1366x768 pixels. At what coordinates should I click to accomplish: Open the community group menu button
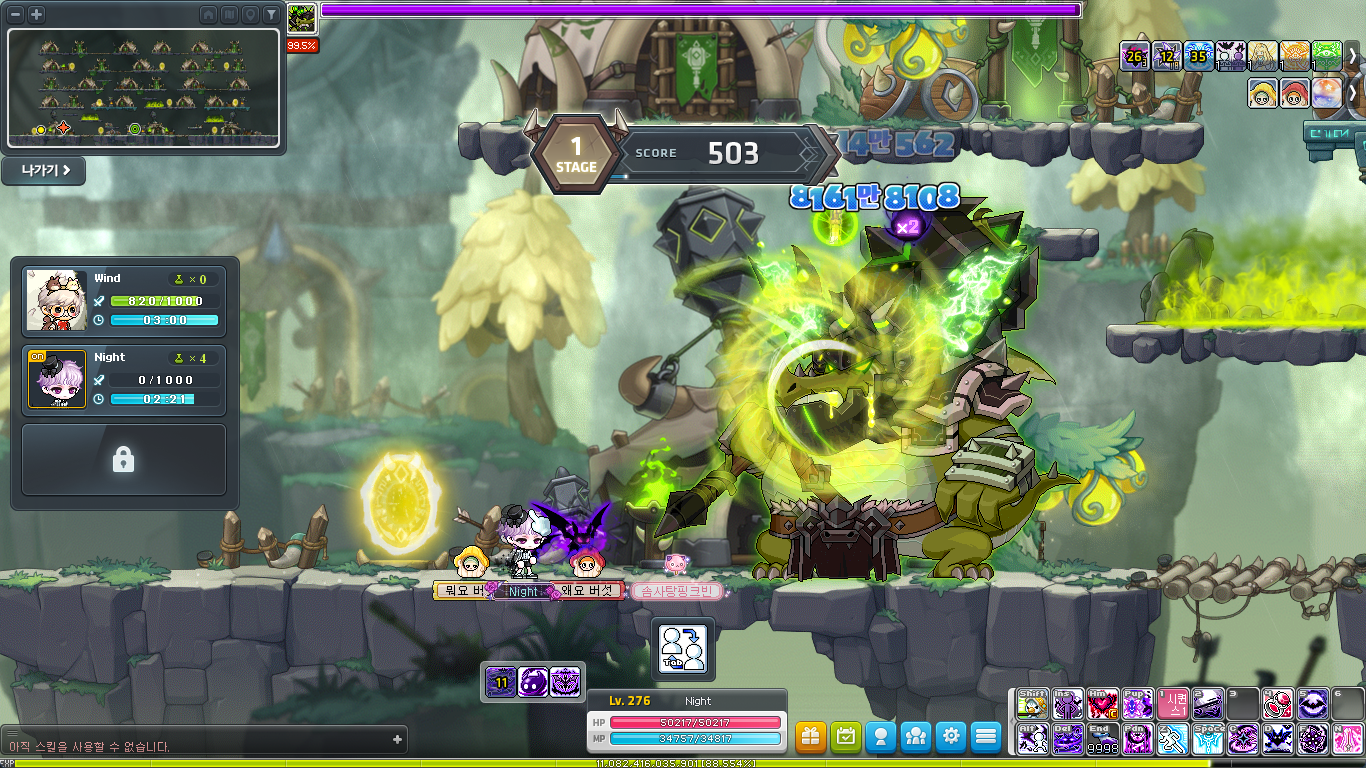point(916,737)
